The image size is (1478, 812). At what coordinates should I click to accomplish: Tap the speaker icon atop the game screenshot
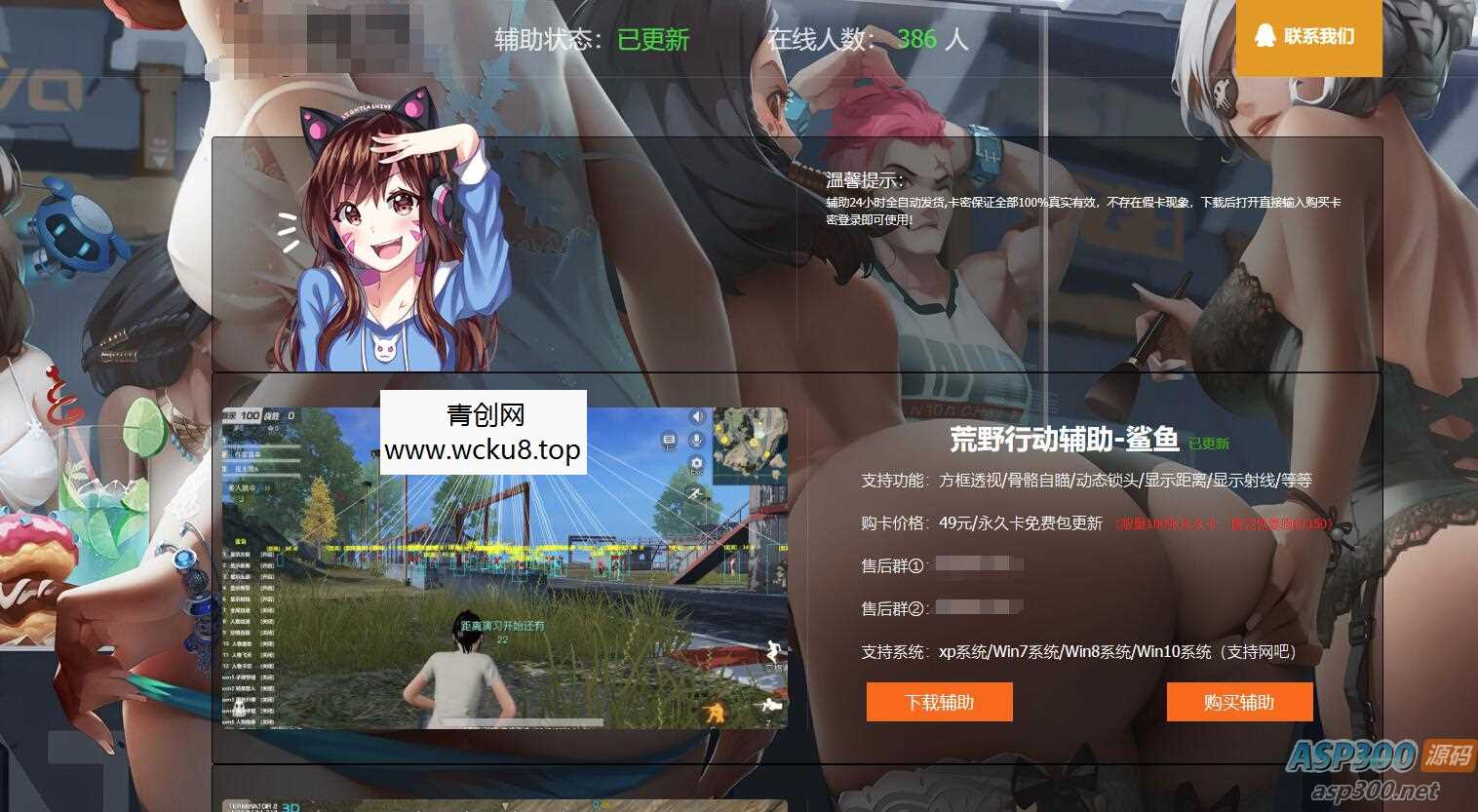coord(696,416)
